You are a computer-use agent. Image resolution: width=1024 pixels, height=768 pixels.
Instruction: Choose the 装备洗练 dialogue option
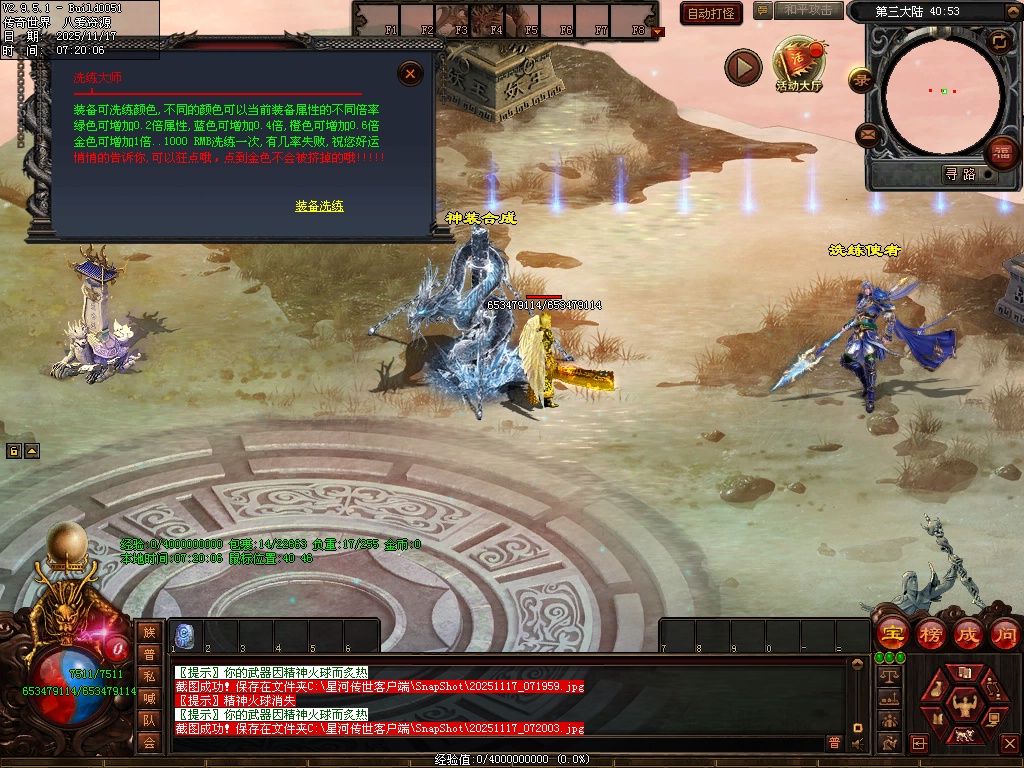[x=319, y=206]
